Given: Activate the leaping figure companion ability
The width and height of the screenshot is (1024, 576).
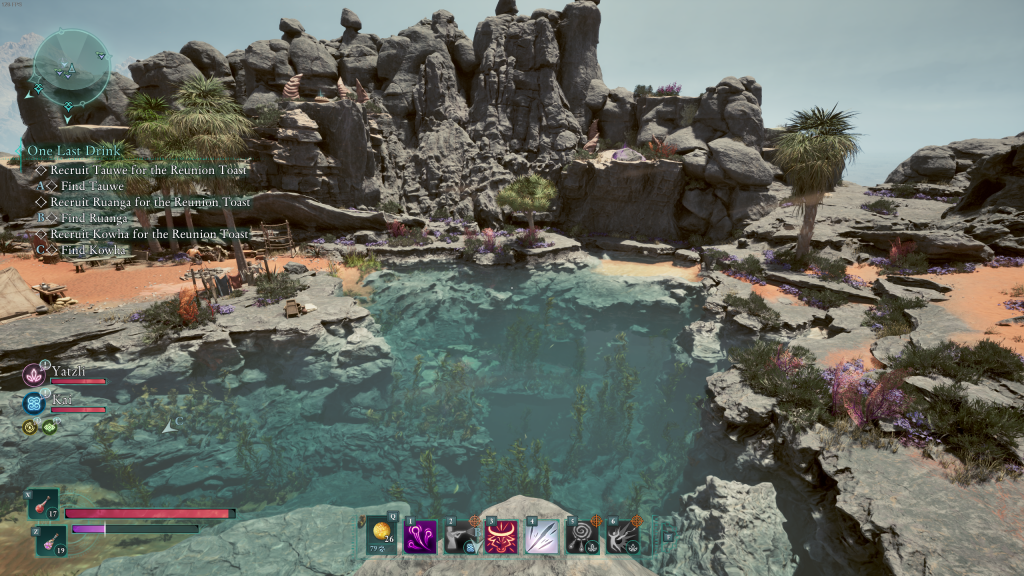Looking at the screenshot, I should coord(622,536).
